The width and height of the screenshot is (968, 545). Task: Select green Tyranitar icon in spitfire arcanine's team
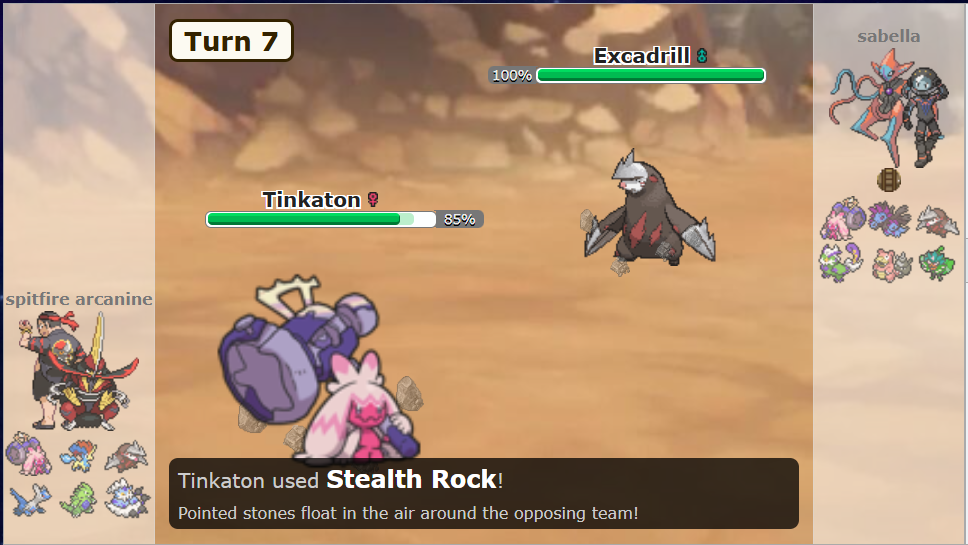(x=76, y=497)
